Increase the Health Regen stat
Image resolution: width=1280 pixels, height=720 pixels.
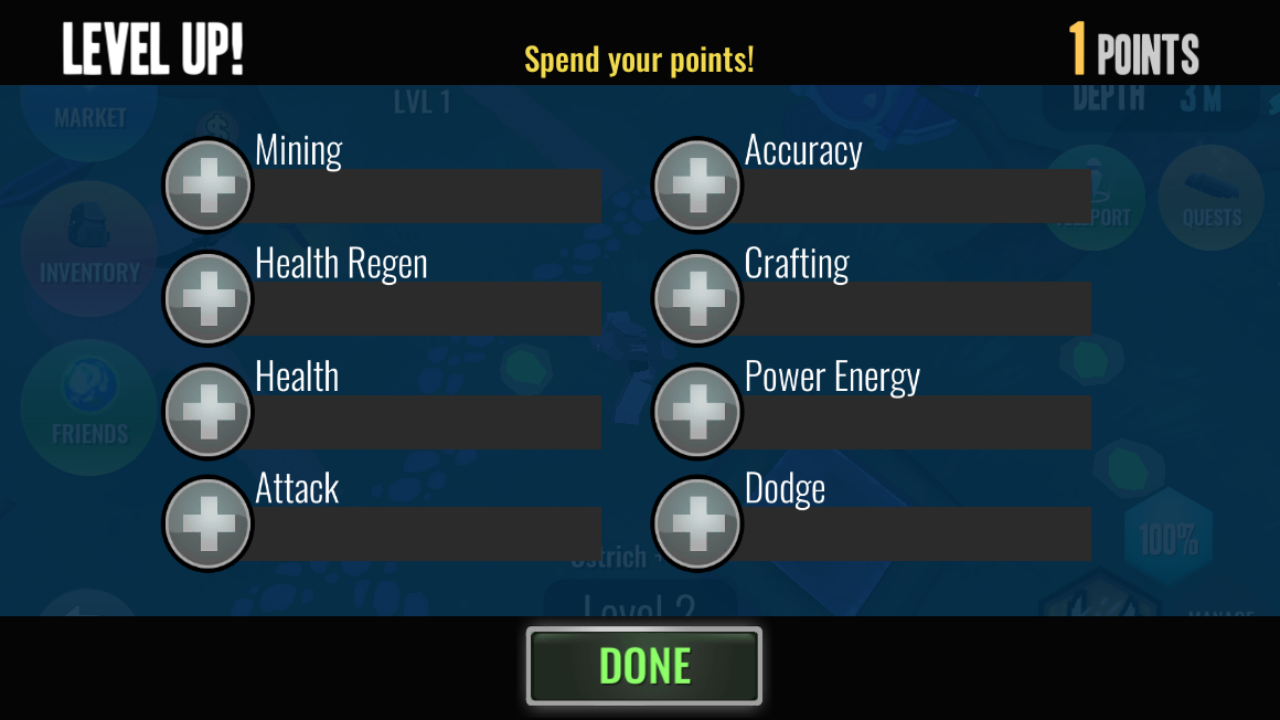coord(208,298)
